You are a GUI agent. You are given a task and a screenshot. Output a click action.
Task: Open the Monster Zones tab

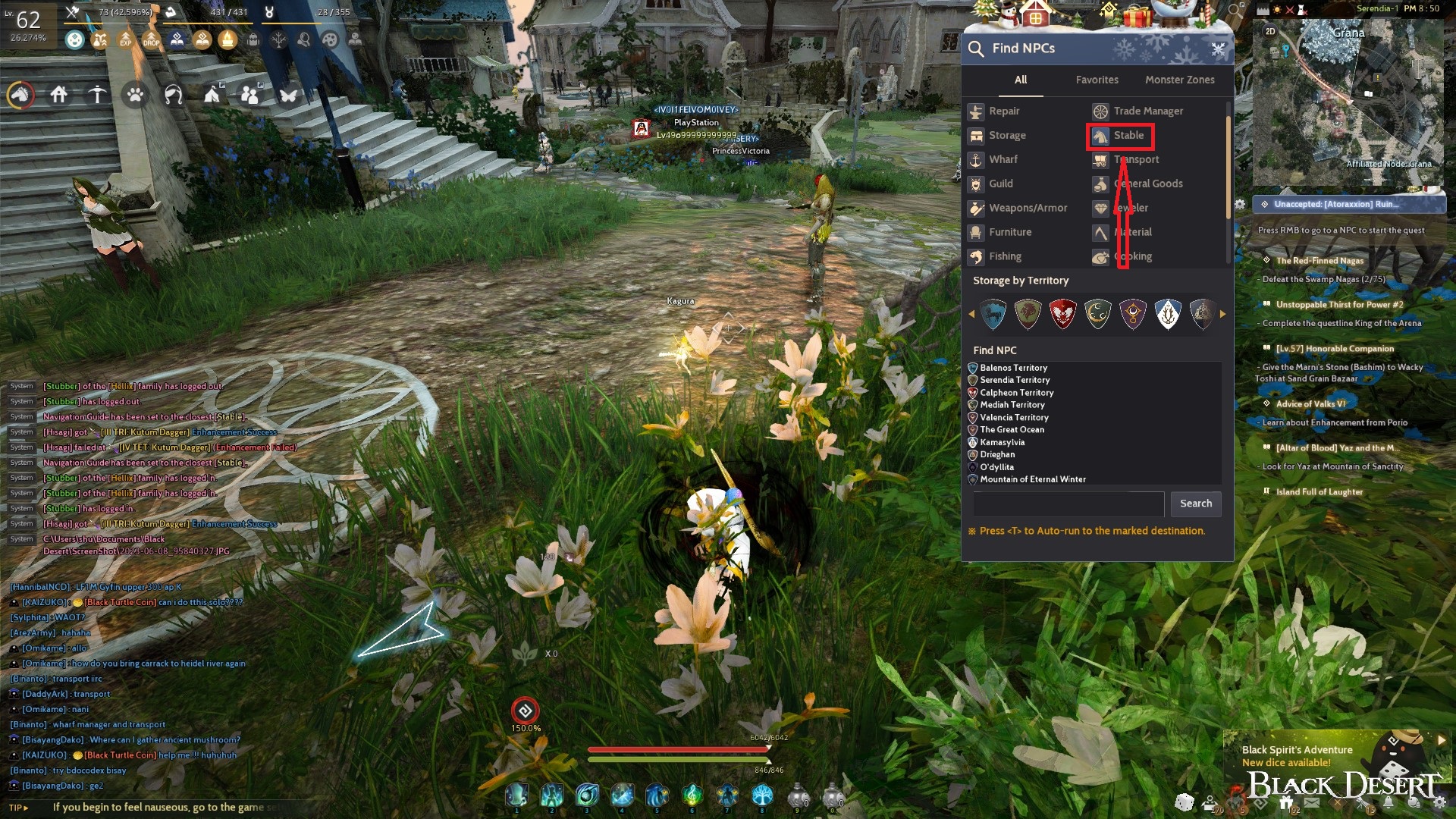click(x=1179, y=80)
